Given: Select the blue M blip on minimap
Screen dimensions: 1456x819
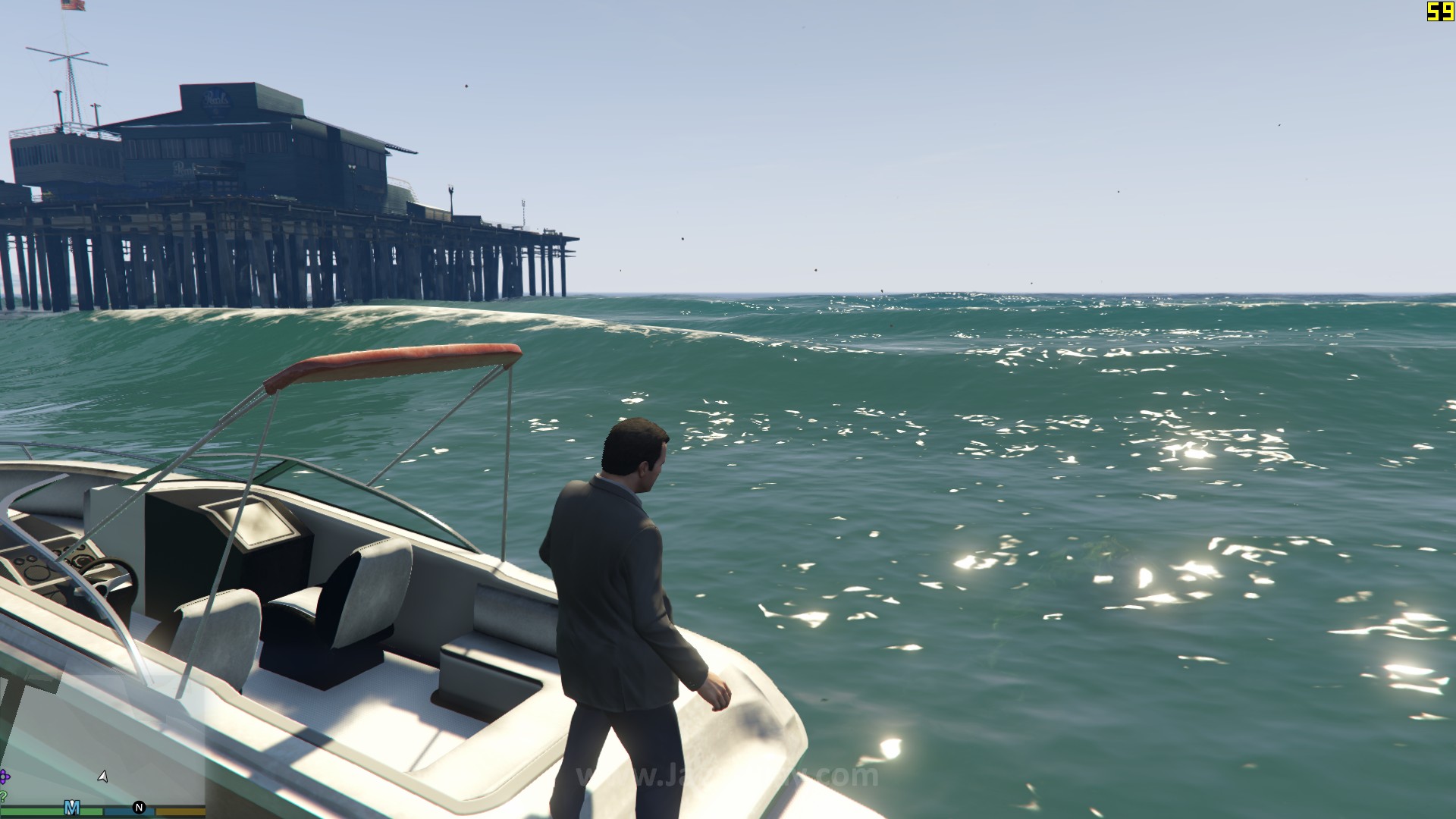Looking at the screenshot, I should click(x=72, y=807).
